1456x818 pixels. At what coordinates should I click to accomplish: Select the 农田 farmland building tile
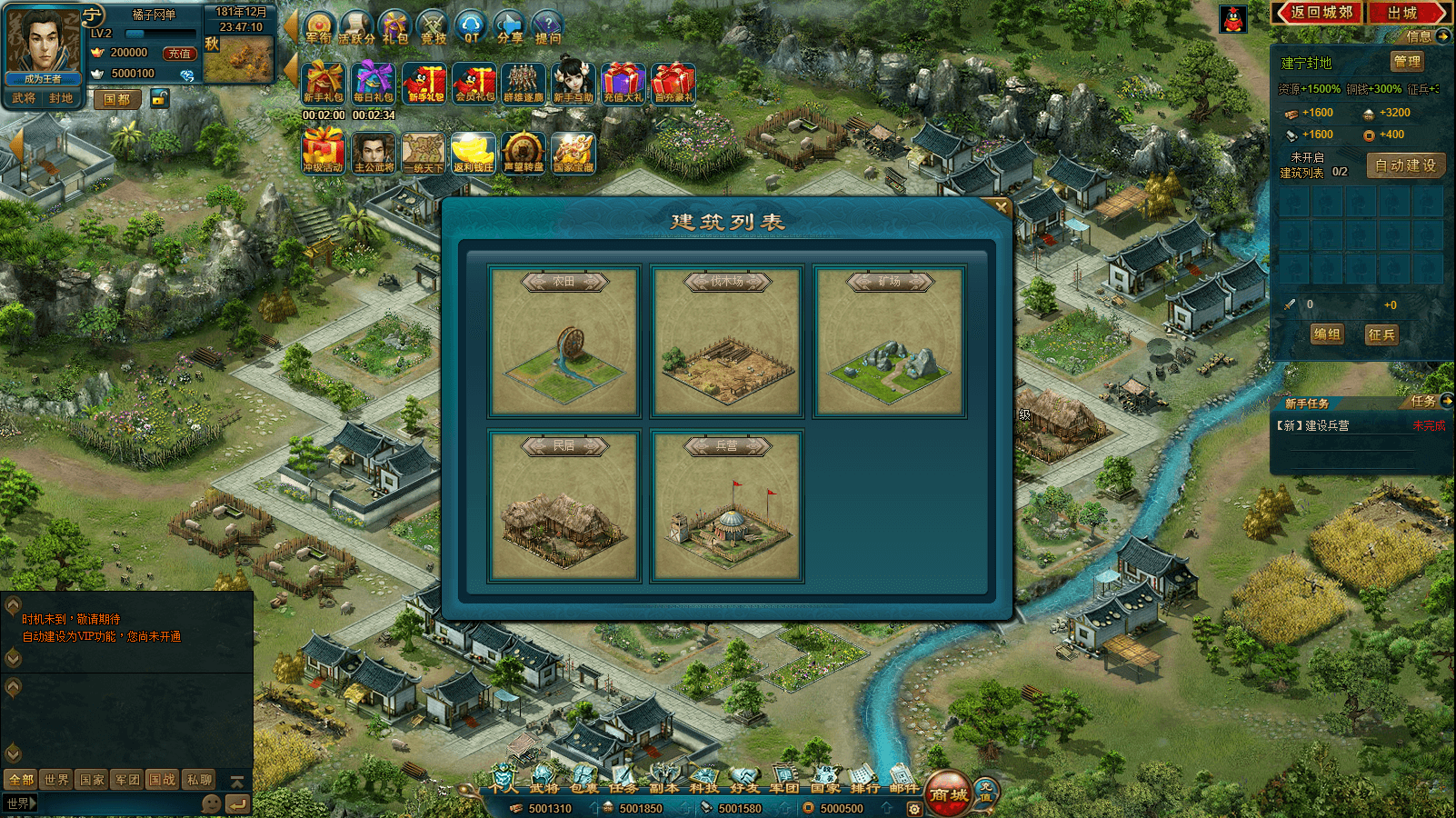coord(564,341)
